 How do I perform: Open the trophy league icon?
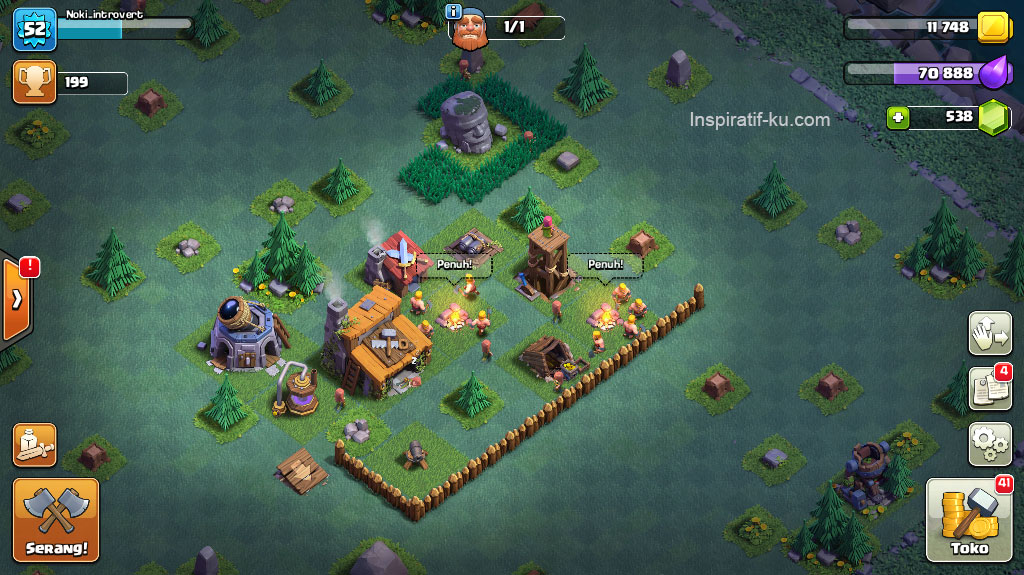34,82
